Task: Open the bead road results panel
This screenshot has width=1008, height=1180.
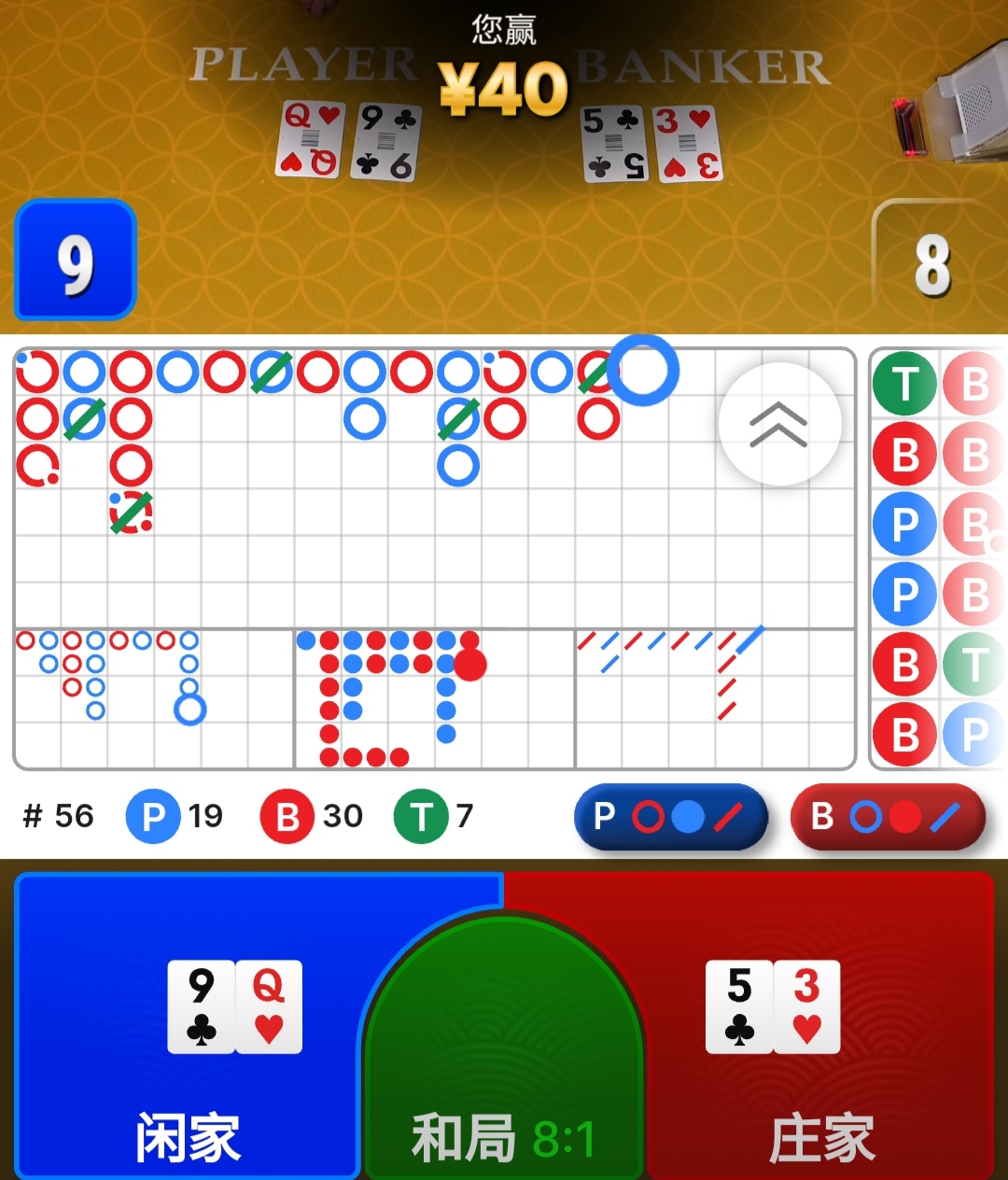Action: [x=938, y=558]
